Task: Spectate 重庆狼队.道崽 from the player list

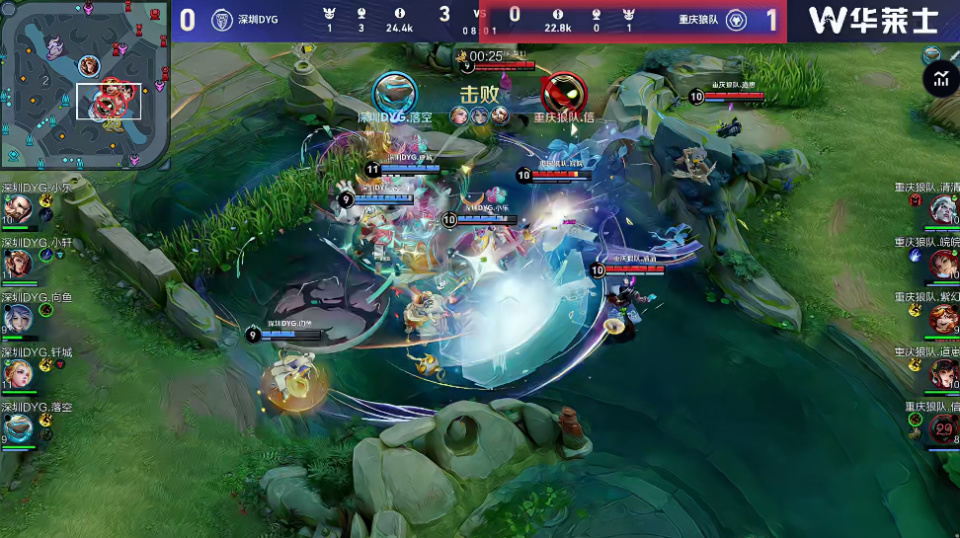Action: 942,374
